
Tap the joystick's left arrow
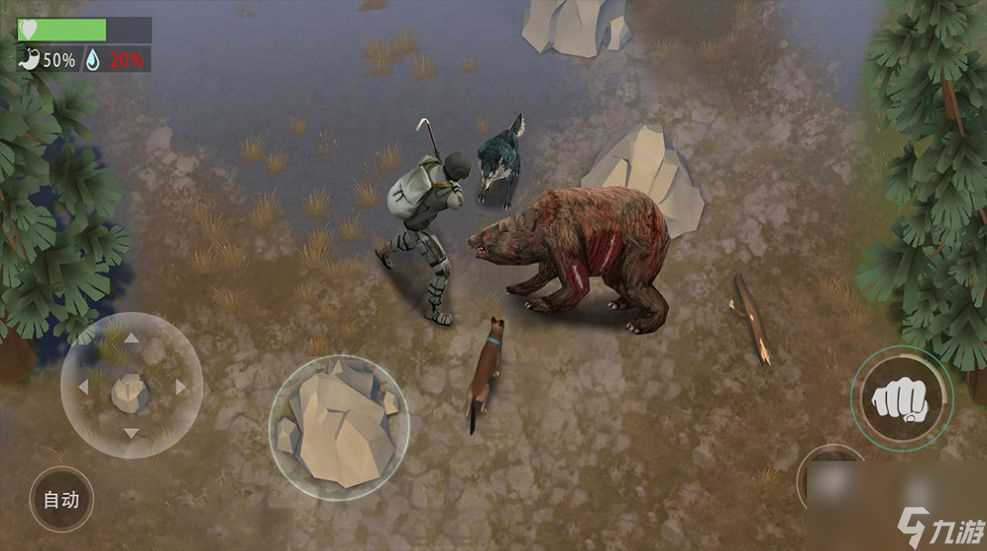tap(82, 387)
